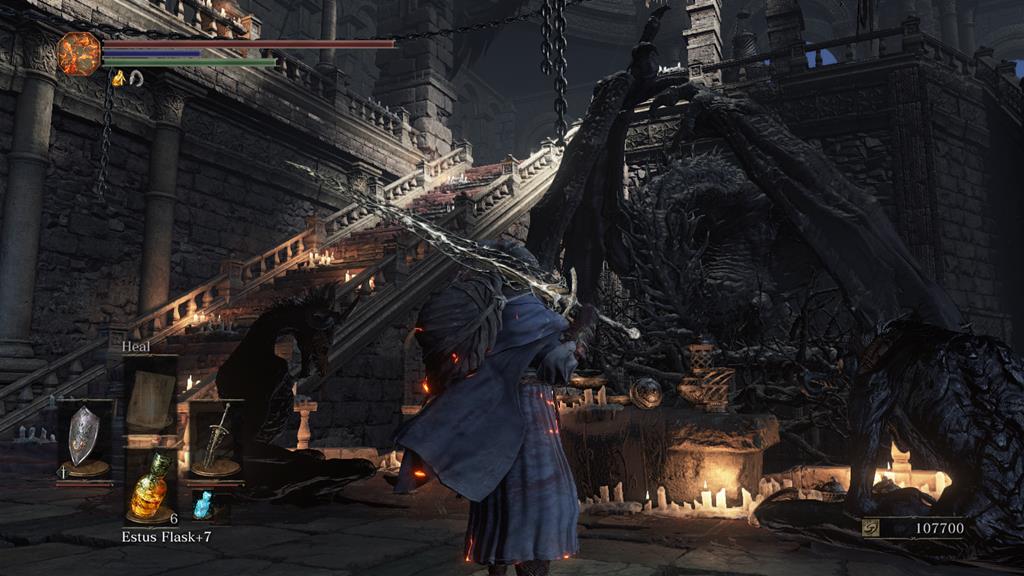Click the fiery ember emblem
This screenshot has height=576, width=1024.
pyautogui.click(x=79, y=53)
